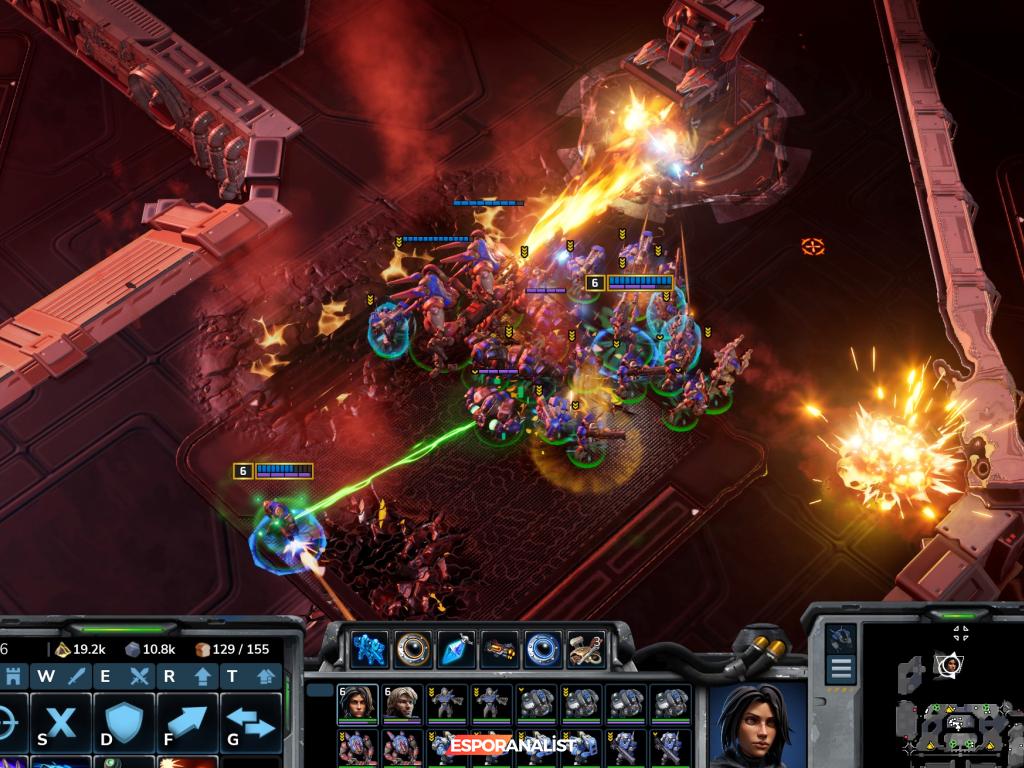Open the T house upgrade tab
1024x768 pixels.
249,677
